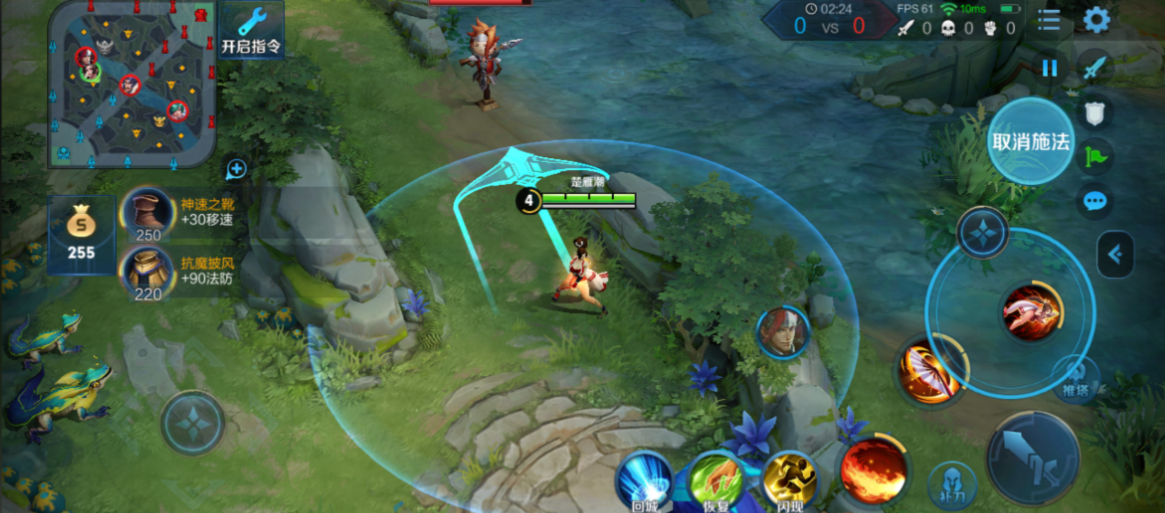Tap the 取消施法 cancel-cast button
The height and width of the screenshot is (513, 1165).
(1030, 141)
